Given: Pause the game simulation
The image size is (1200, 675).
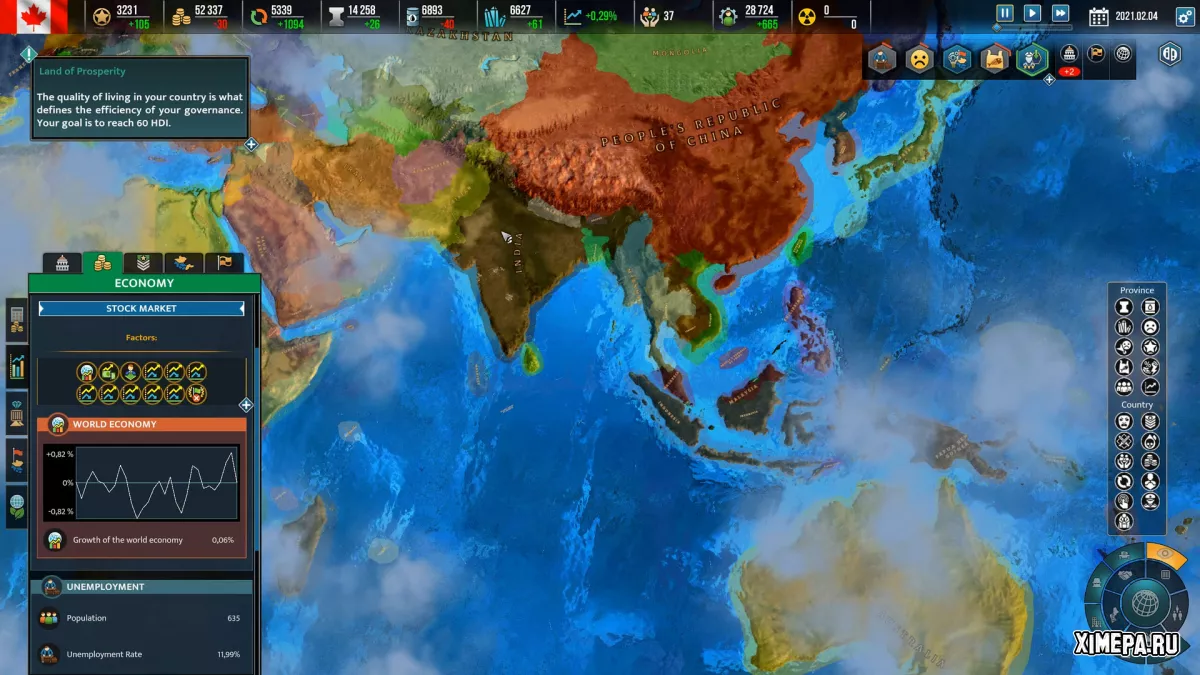Looking at the screenshot, I should (x=1005, y=14).
